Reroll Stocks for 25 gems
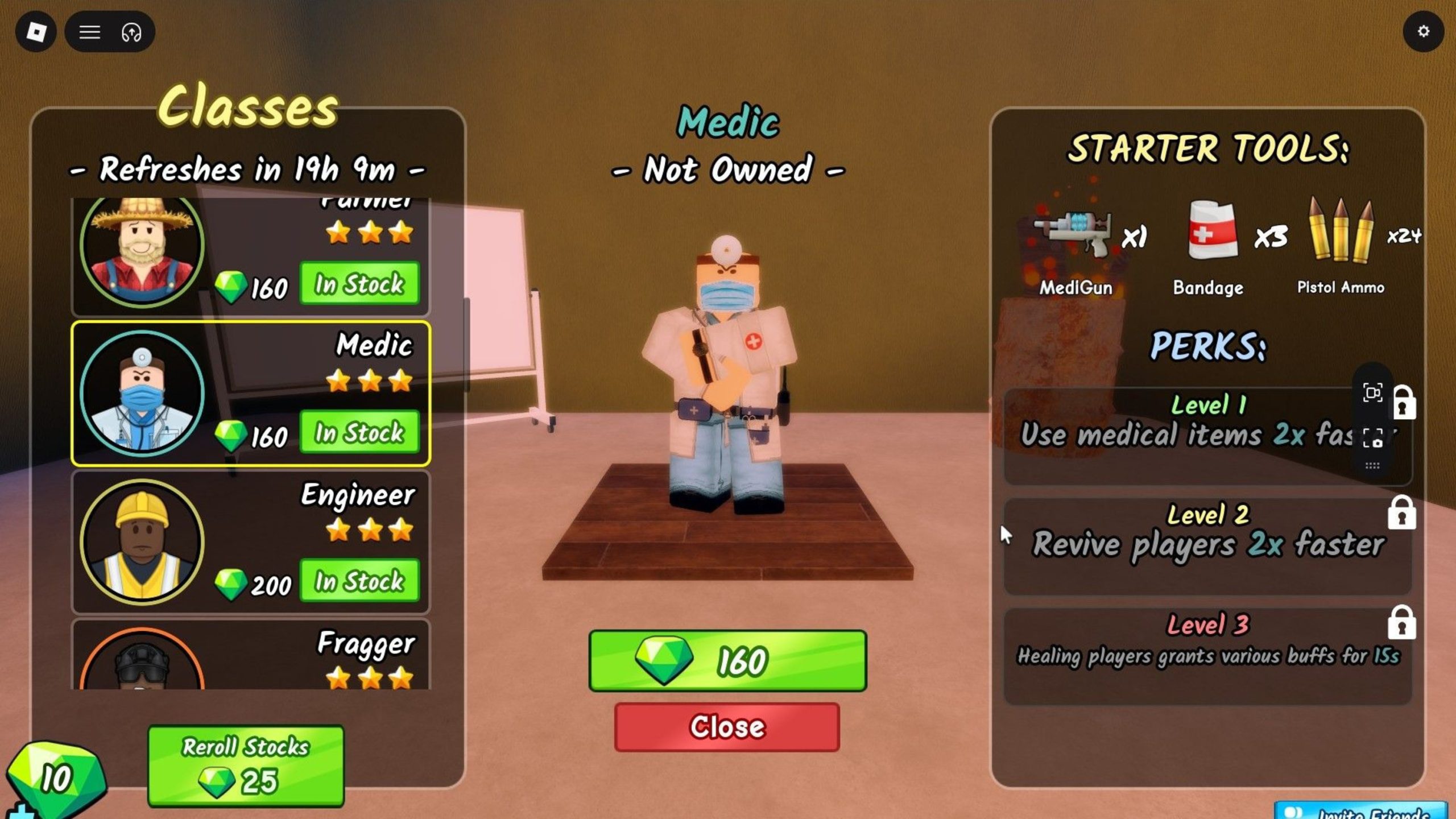1456x819 pixels. (x=246, y=766)
